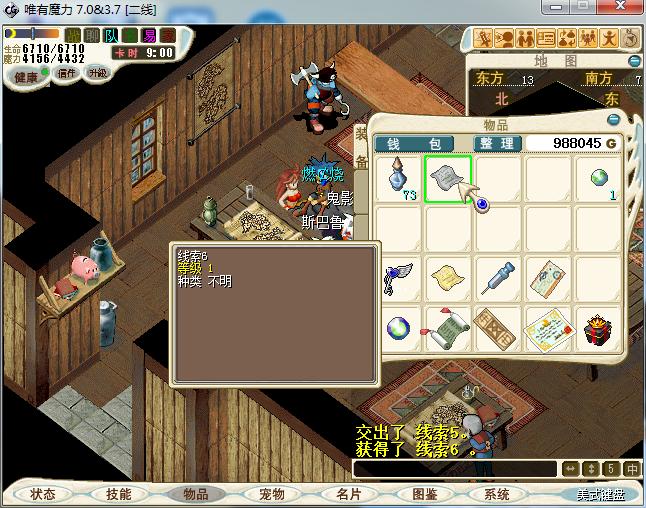Select the green scroll with red ribbon
This screenshot has width=646, height=508.
click(x=447, y=329)
